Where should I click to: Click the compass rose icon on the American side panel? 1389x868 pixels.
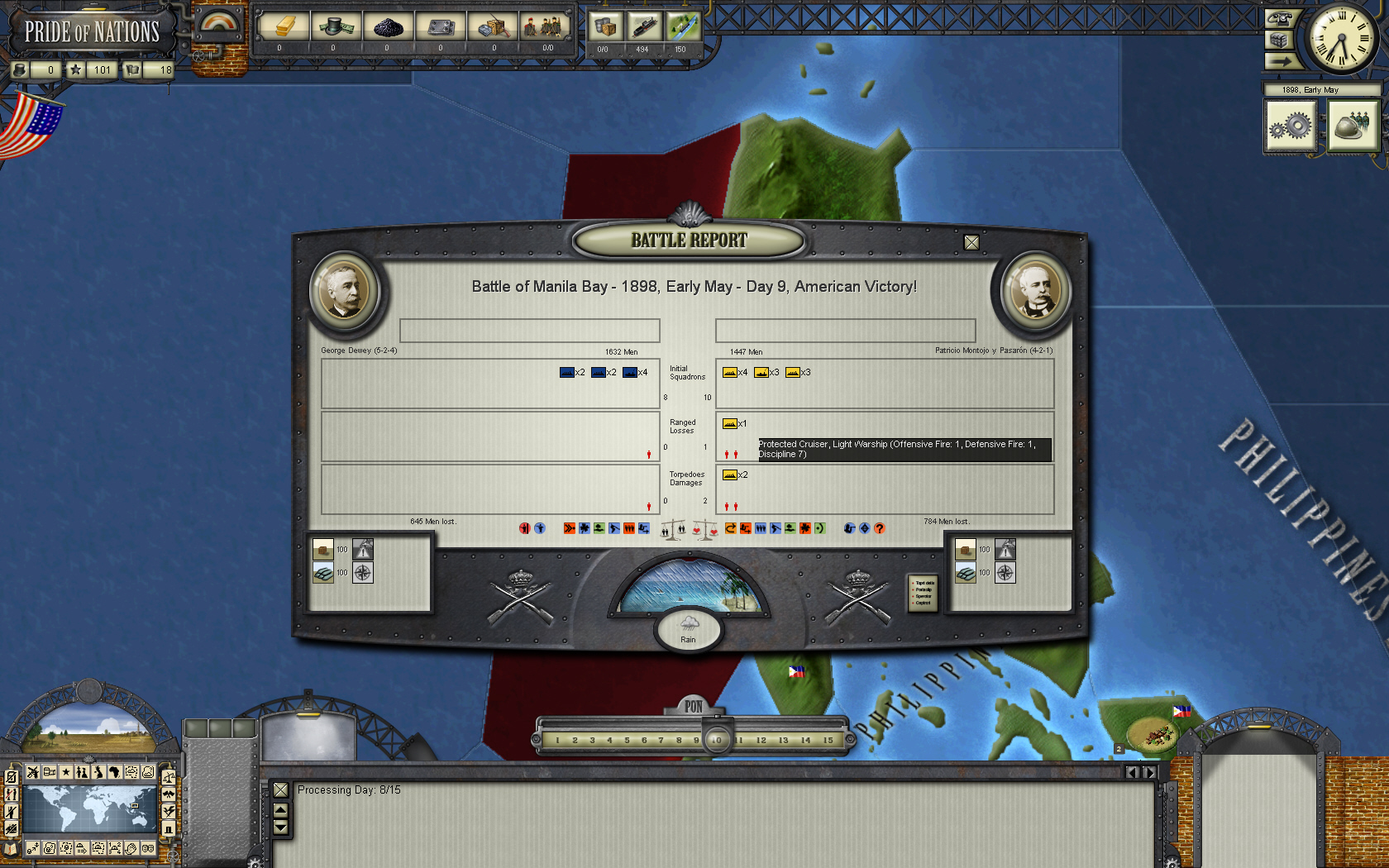[361, 571]
